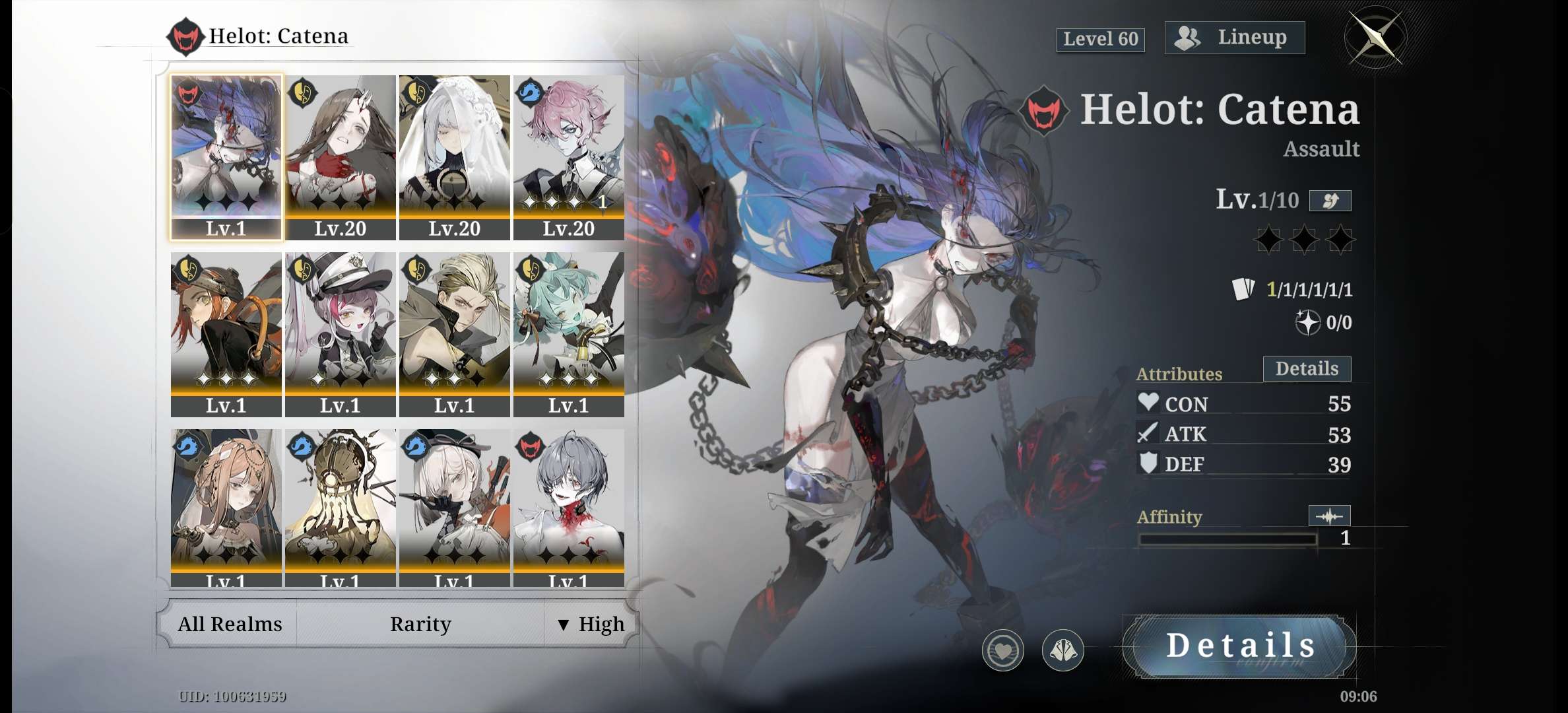This screenshot has width=1568, height=713.
Task: Toggle the High sort order
Action: [x=591, y=624]
